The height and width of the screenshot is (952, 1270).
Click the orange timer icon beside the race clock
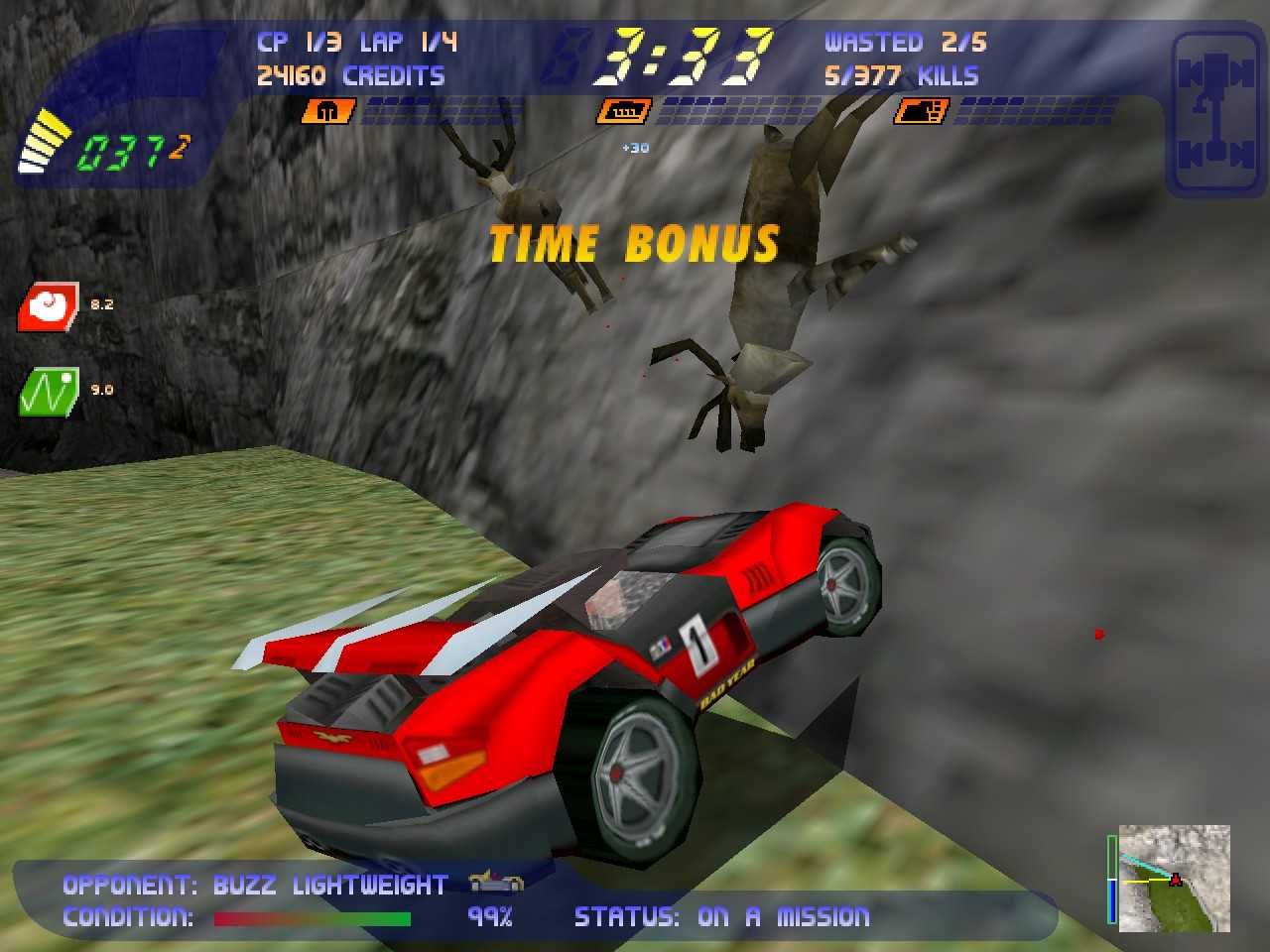tap(623, 111)
